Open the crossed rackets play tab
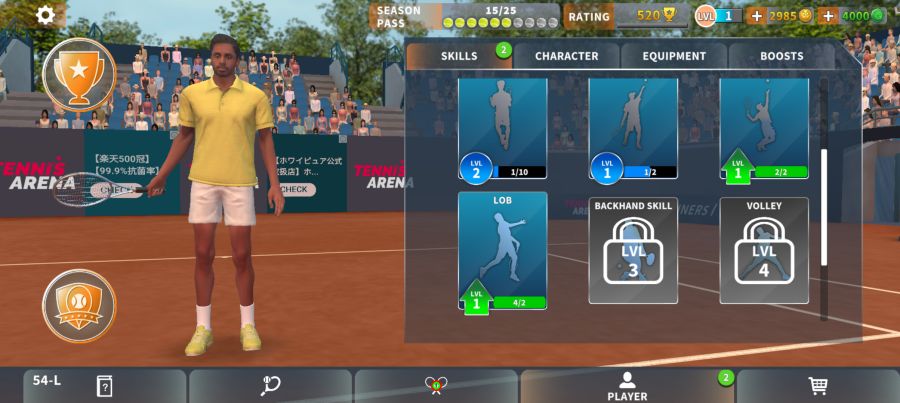900x403 pixels. [436, 386]
